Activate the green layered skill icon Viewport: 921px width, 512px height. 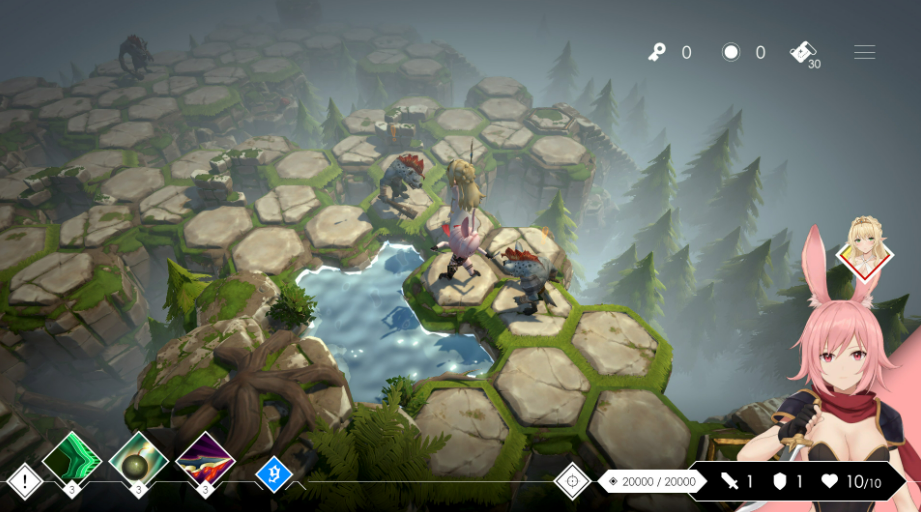[x=72, y=459]
